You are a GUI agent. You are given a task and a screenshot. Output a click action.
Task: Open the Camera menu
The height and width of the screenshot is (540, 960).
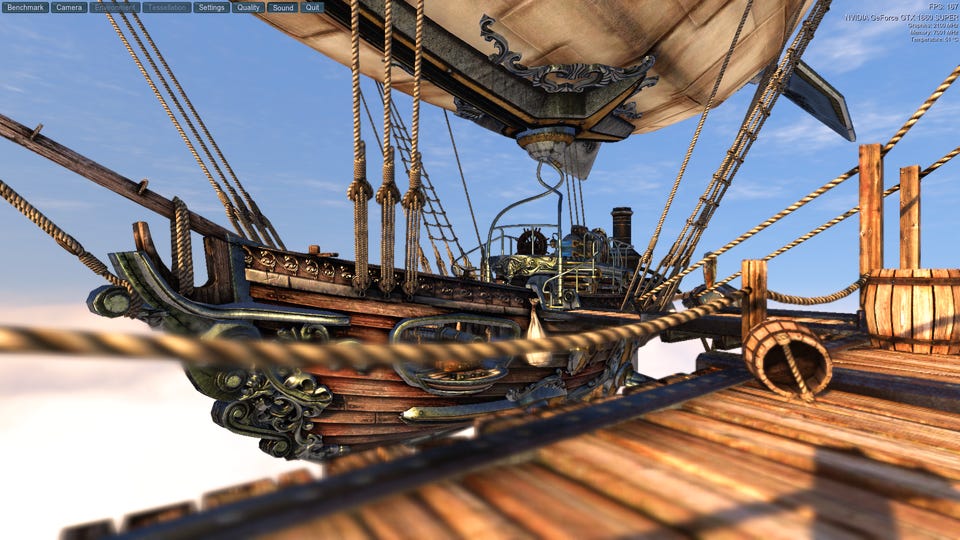[x=69, y=7]
